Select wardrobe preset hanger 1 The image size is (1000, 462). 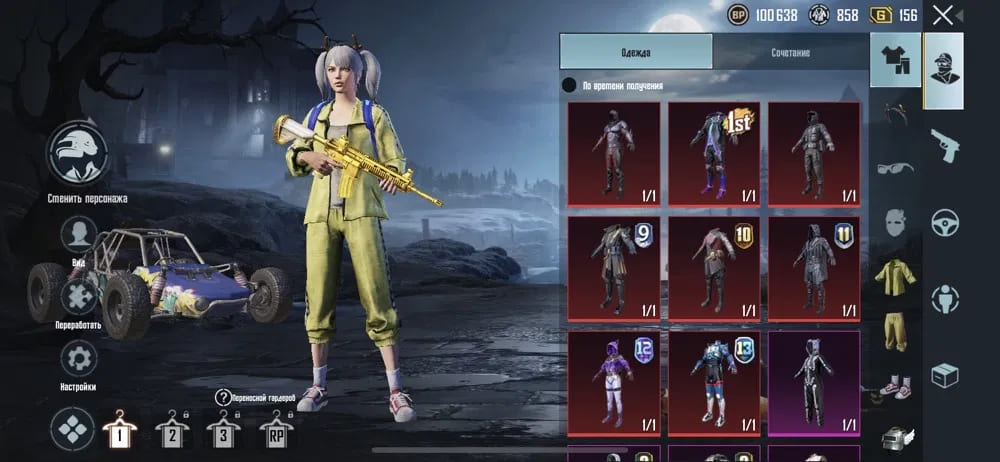pos(120,431)
